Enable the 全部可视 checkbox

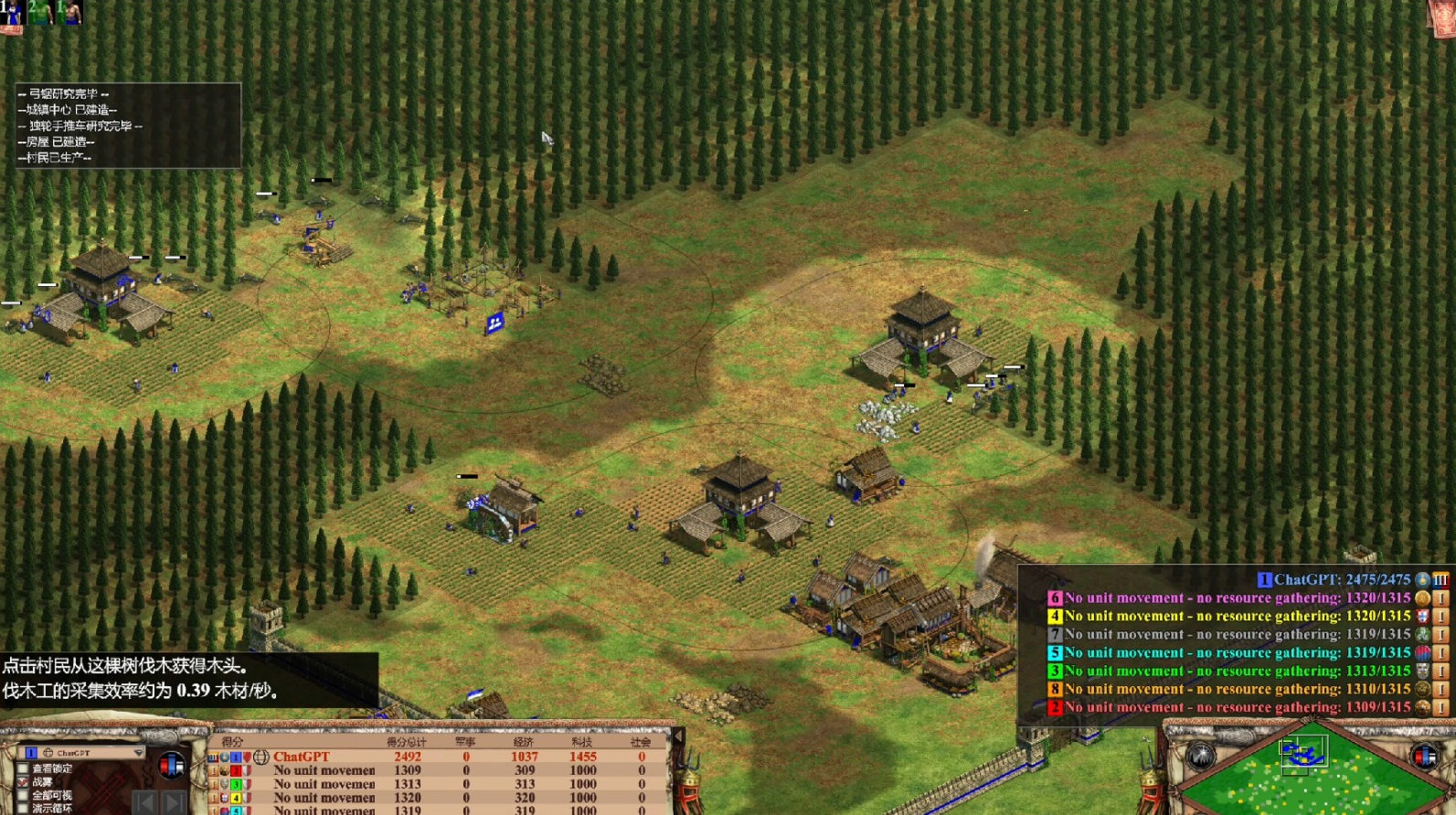(x=24, y=796)
